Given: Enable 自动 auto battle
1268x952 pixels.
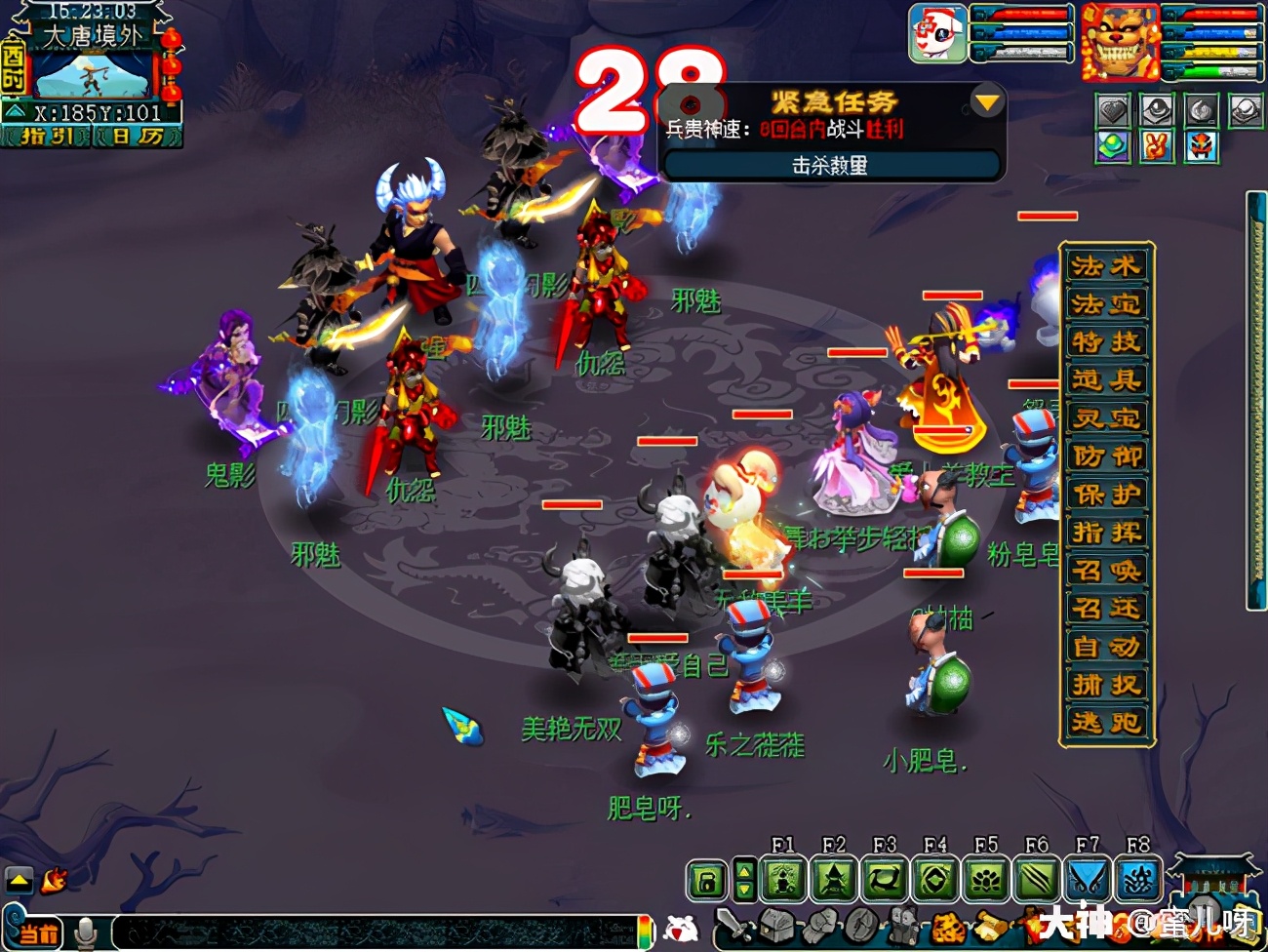Looking at the screenshot, I should [1106, 647].
